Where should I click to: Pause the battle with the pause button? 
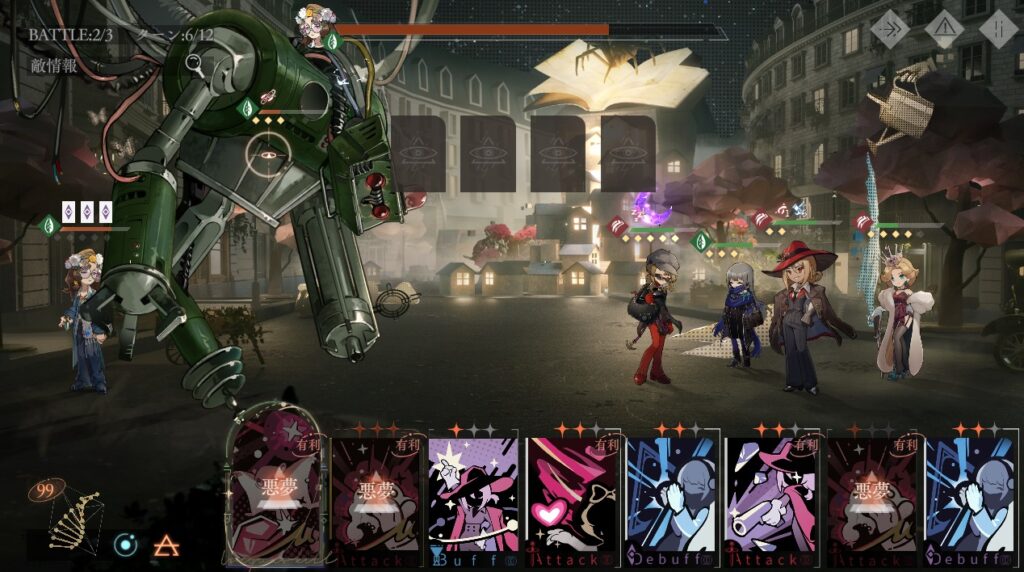[x=997, y=29]
